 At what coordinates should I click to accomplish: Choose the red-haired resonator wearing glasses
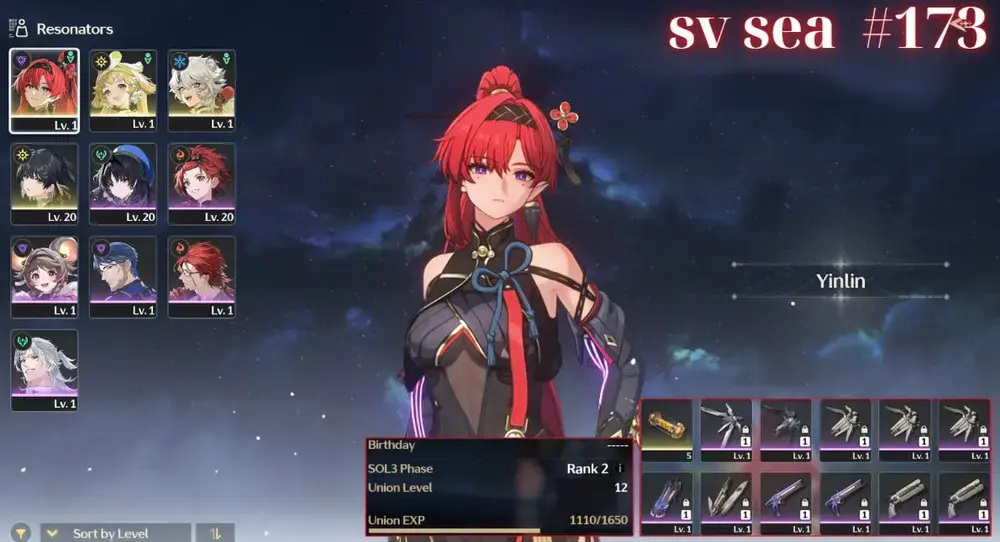pyautogui.click(x=201, y=277)
